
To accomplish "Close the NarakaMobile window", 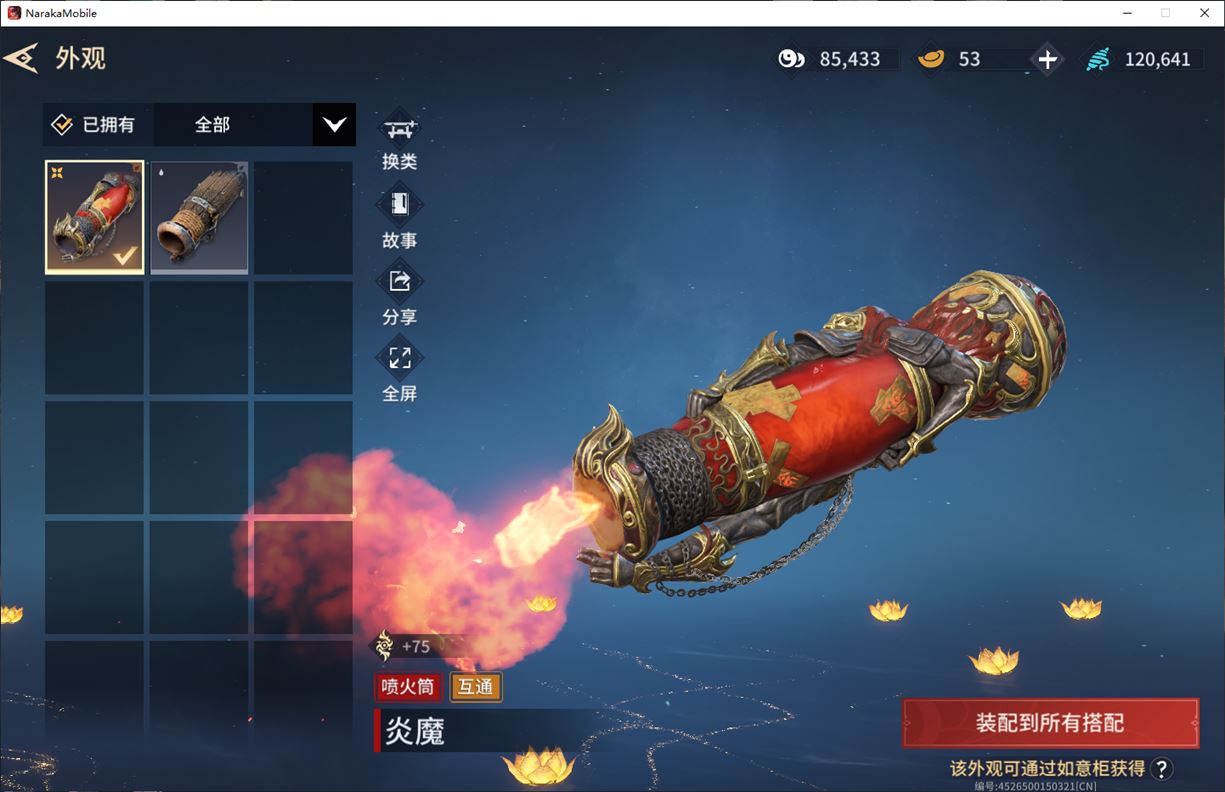I will click(x=1204, y=13).
